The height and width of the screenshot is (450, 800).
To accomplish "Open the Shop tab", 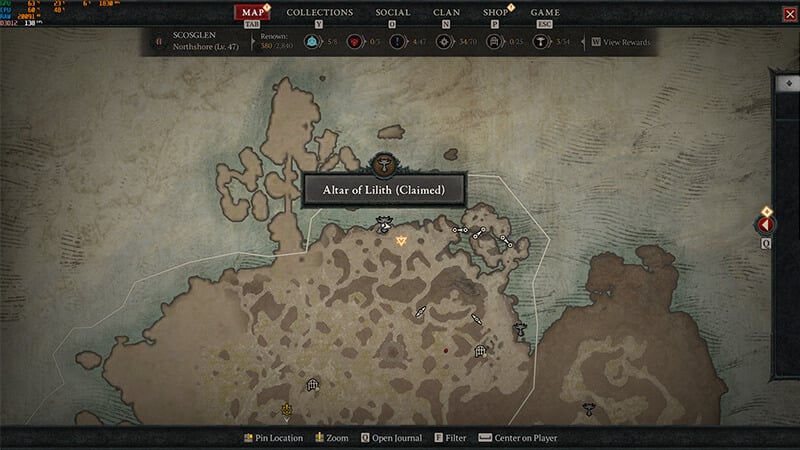I will (x=495, y=13).
